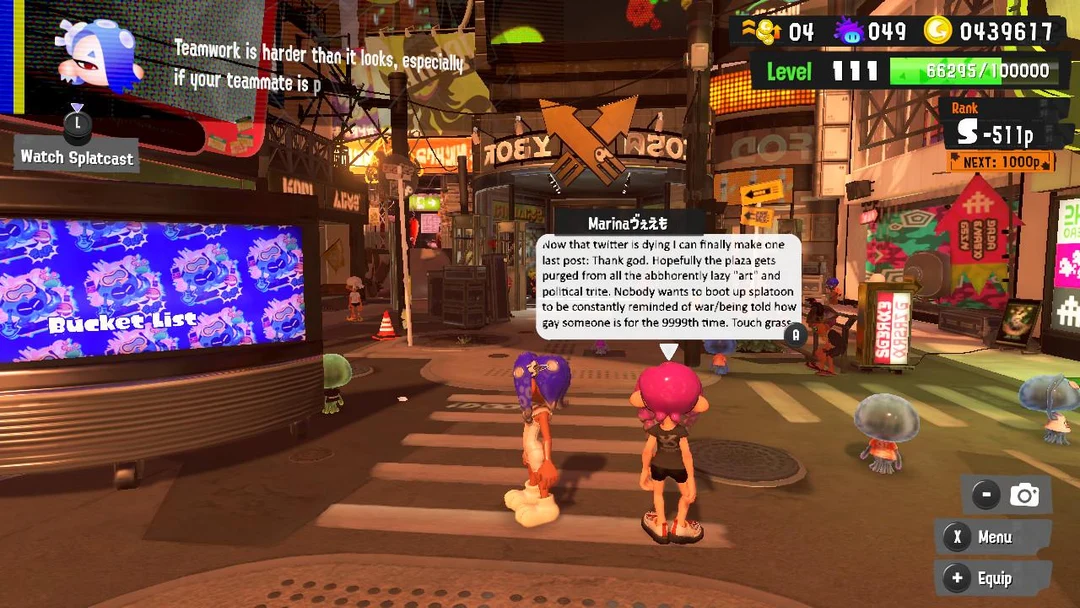Screen dimensions: 1080x608
Task: Select the Watch Splatcast label
Action: click(77, 157)
